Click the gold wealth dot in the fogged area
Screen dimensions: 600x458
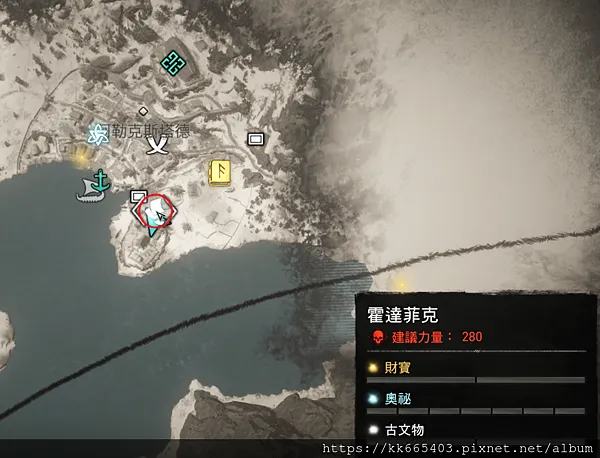point(402,282)
